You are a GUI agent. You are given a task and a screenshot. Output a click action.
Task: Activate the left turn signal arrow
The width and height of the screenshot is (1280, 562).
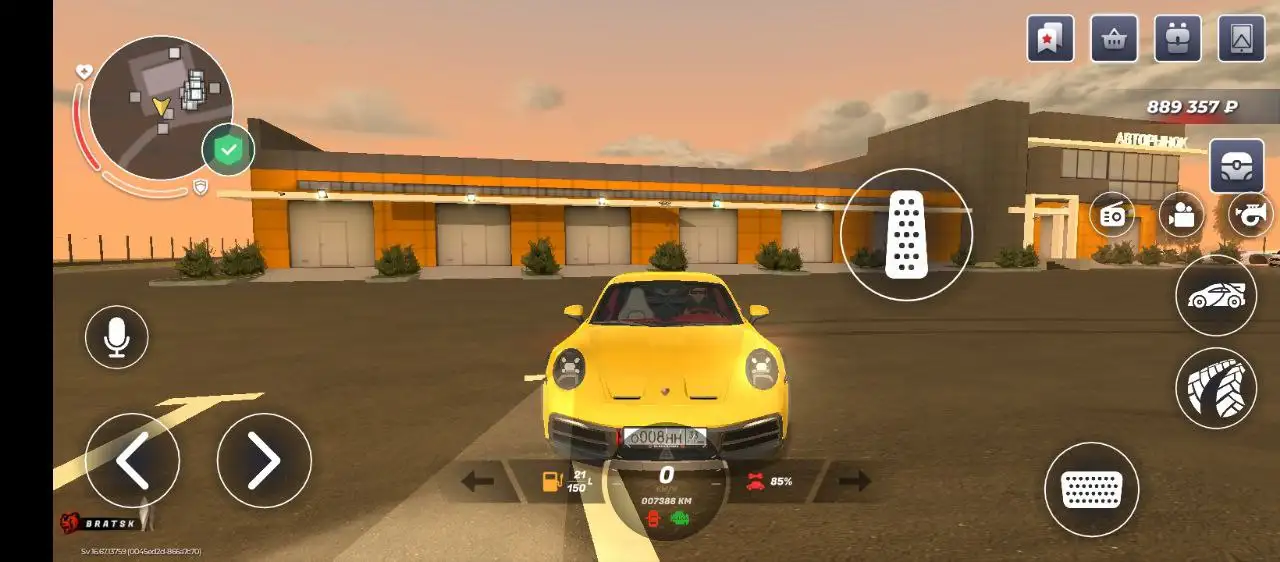[x=477, y=481]
